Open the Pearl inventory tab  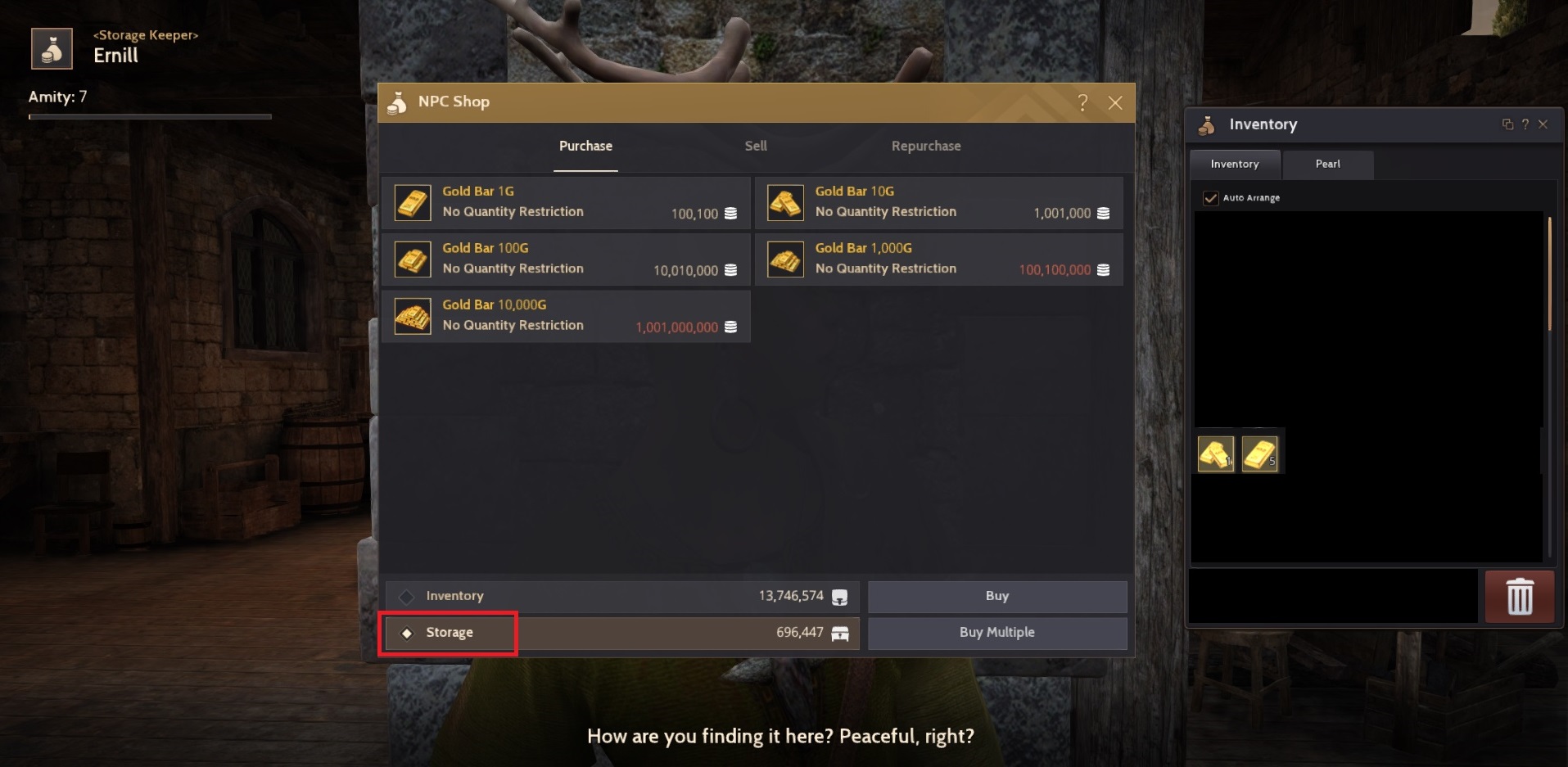(1327, 164)
